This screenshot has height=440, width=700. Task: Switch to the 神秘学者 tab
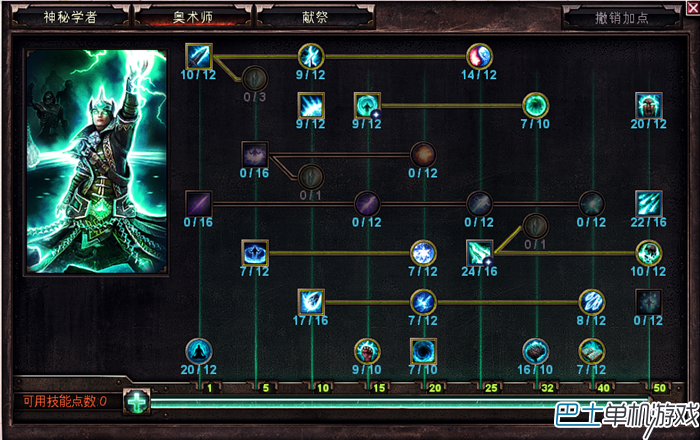[70, 18]
